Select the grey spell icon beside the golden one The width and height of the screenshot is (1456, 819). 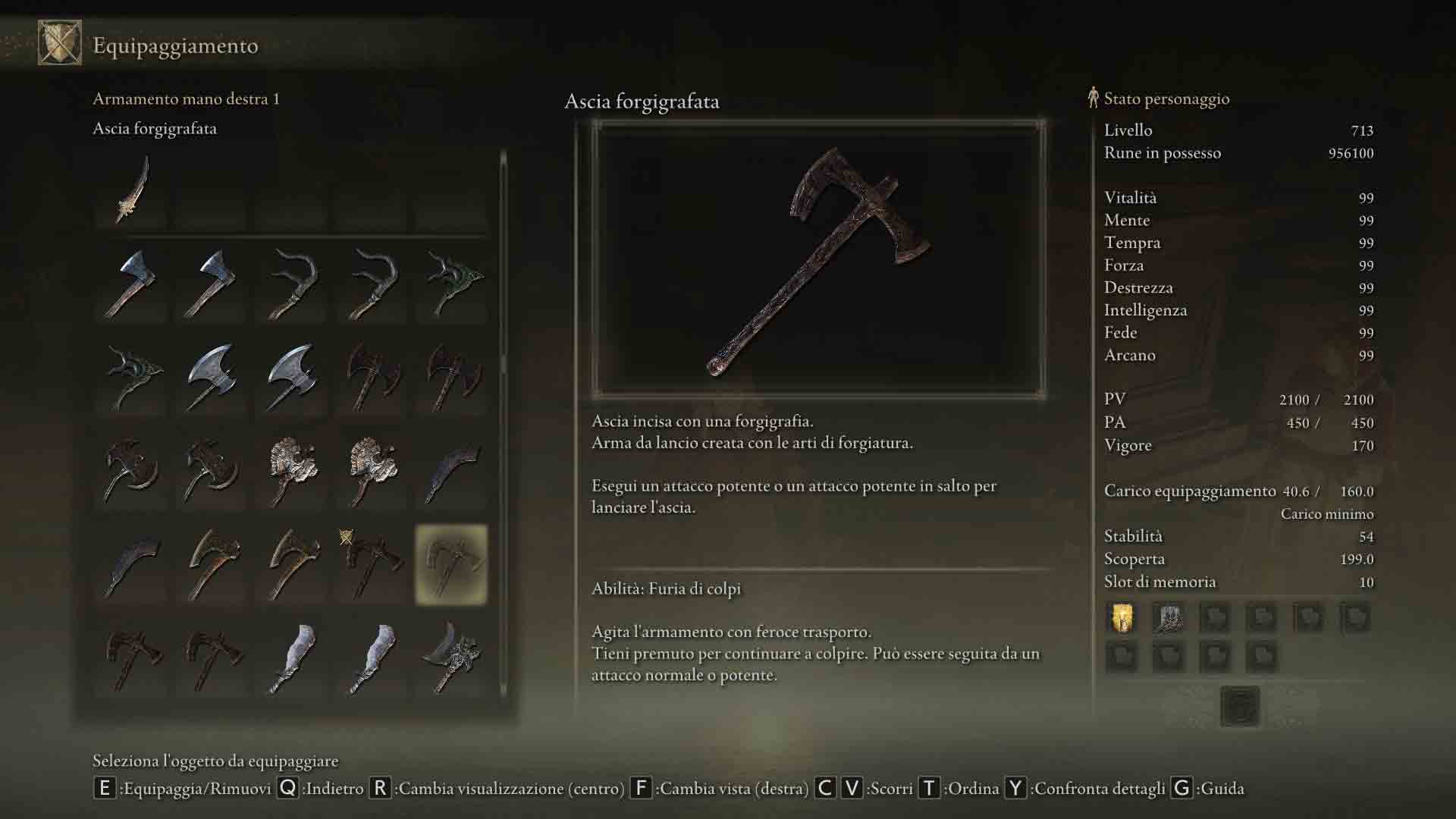coord(1168,618)
